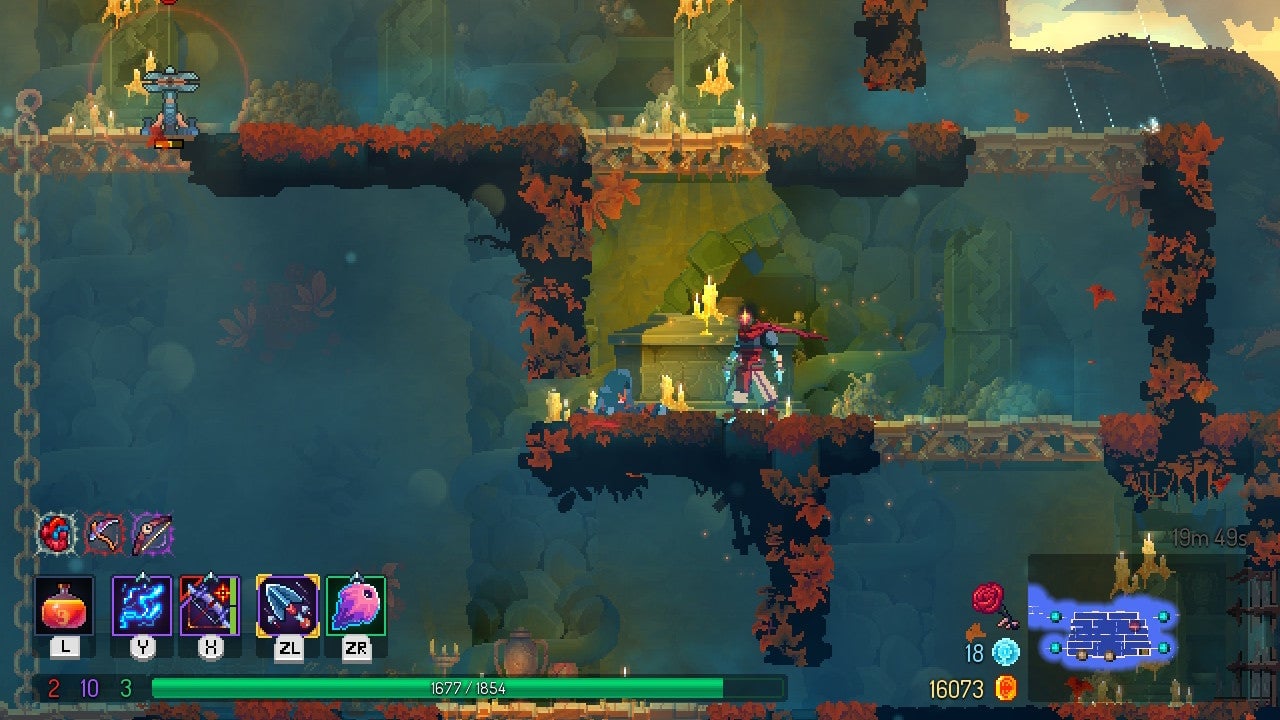Select the crossbow weapon slot
Image resolution: width=1280 pixels, height=720 pixels.
(x=210, y=605)
